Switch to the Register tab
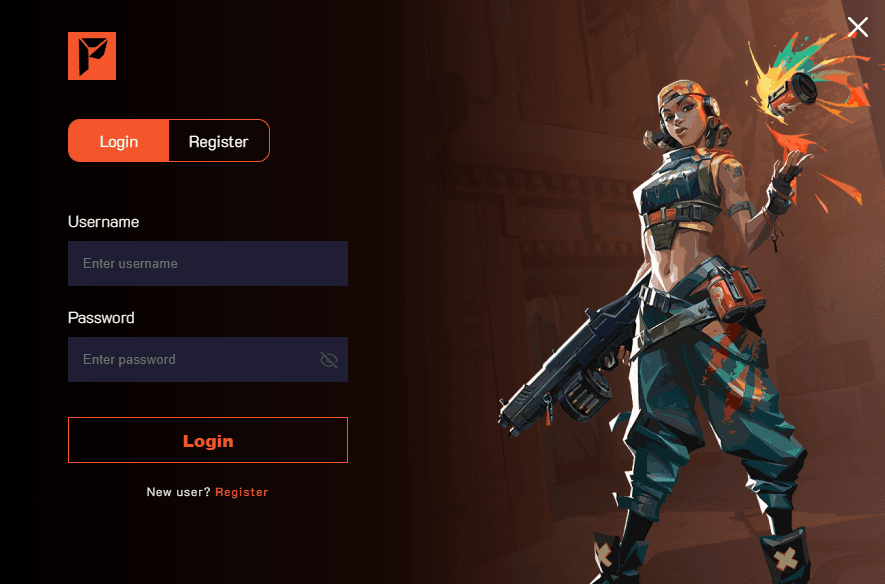Screen dimensions: 885x584 click(218, 141)
